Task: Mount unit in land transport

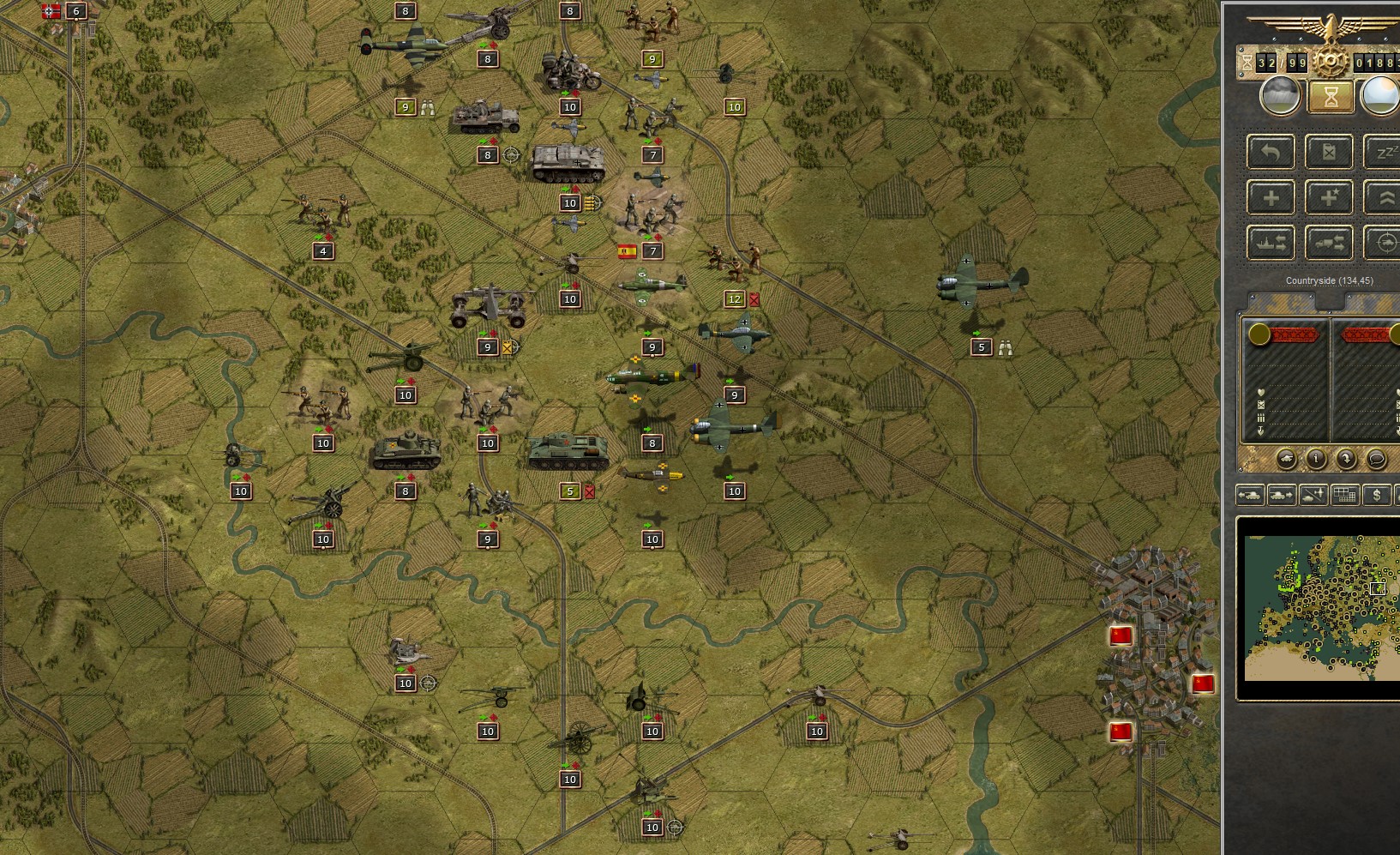Action: click(x=1328, y=242)
